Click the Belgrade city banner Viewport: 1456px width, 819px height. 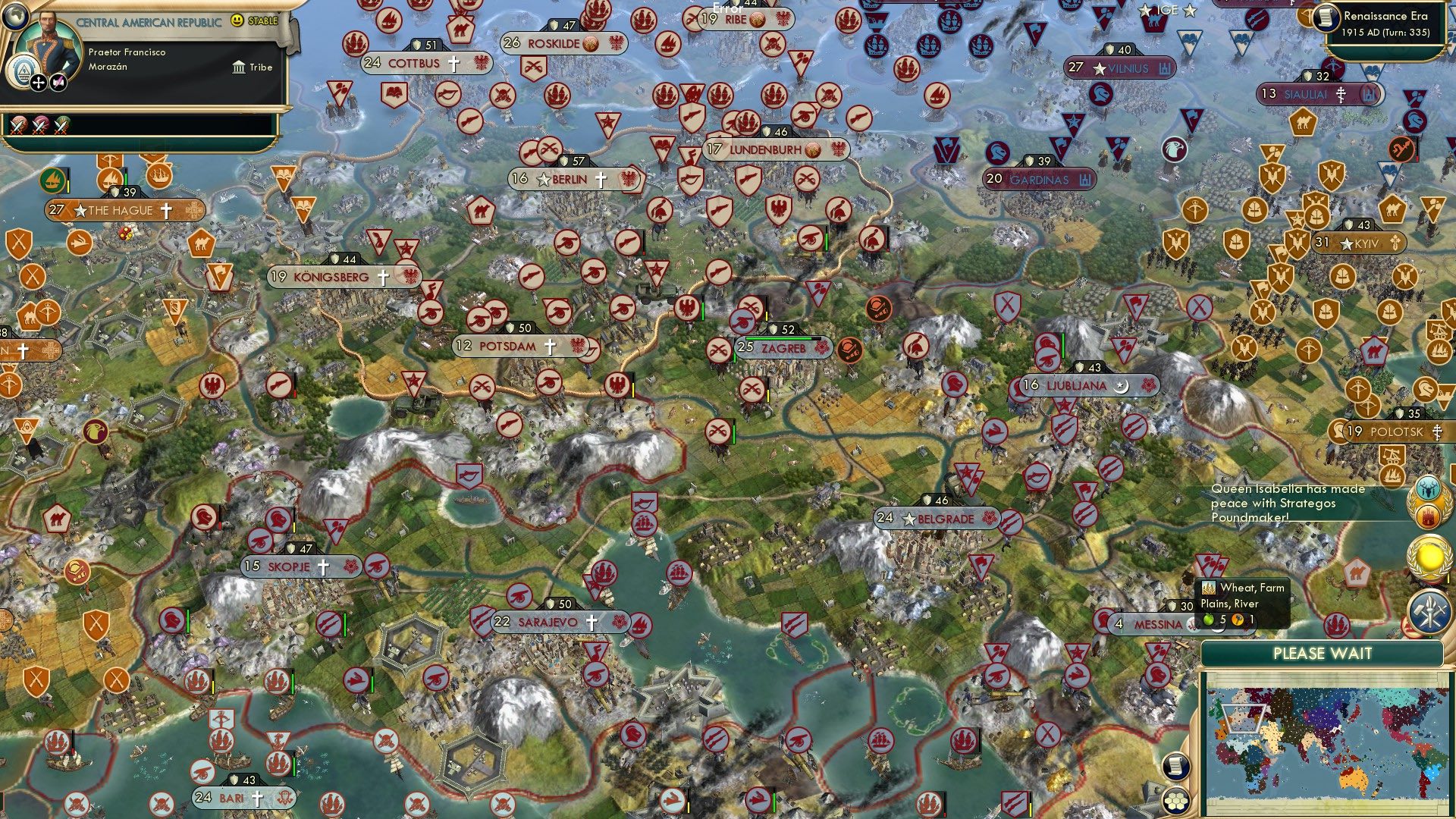[937, 519]
